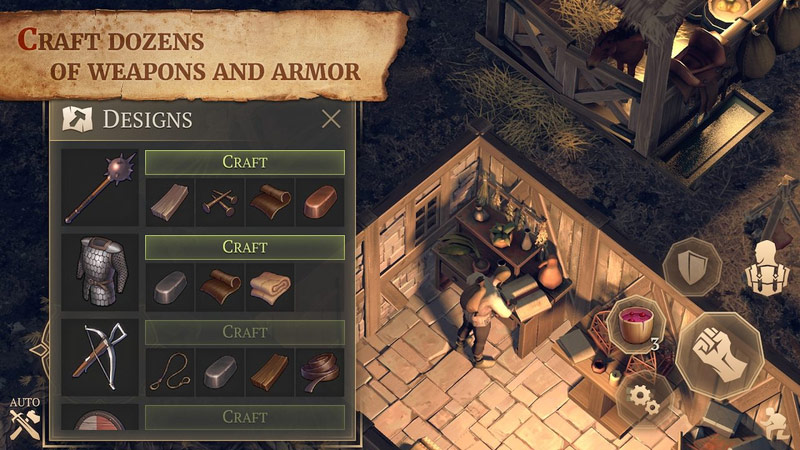Craft the spiked mace
This screenshot has height=450, width=800.
tap(245, 162)
